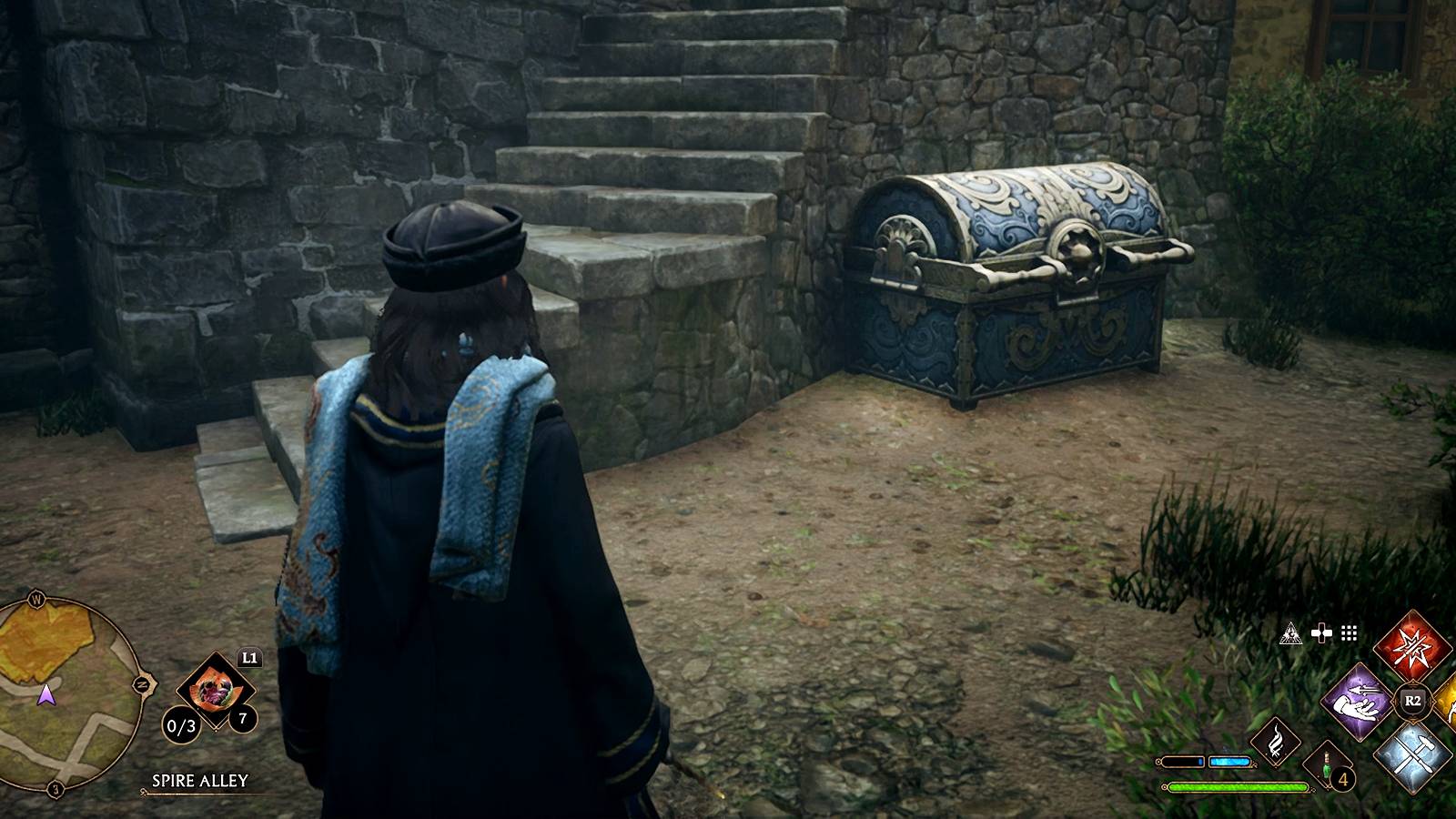Activate the ancient magic flame swirl icon
This screenshot has width=1456, height=819.
coord(1278,741)
